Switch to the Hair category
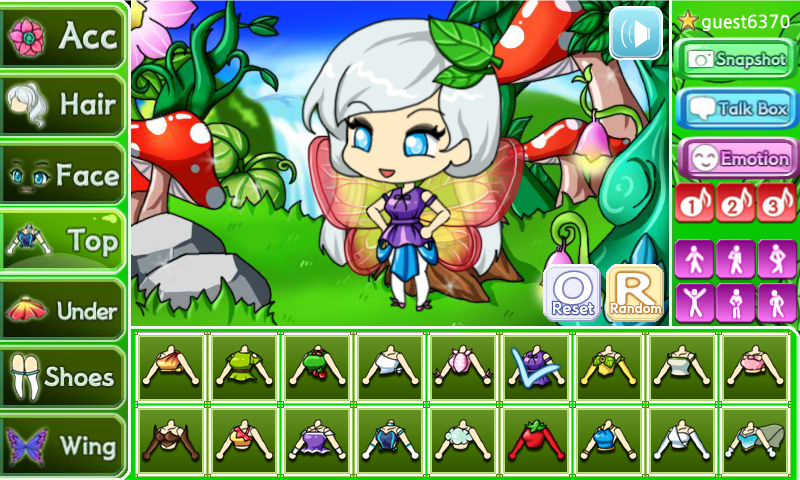Screen dimensions: 800x480 tap(63, 104)
